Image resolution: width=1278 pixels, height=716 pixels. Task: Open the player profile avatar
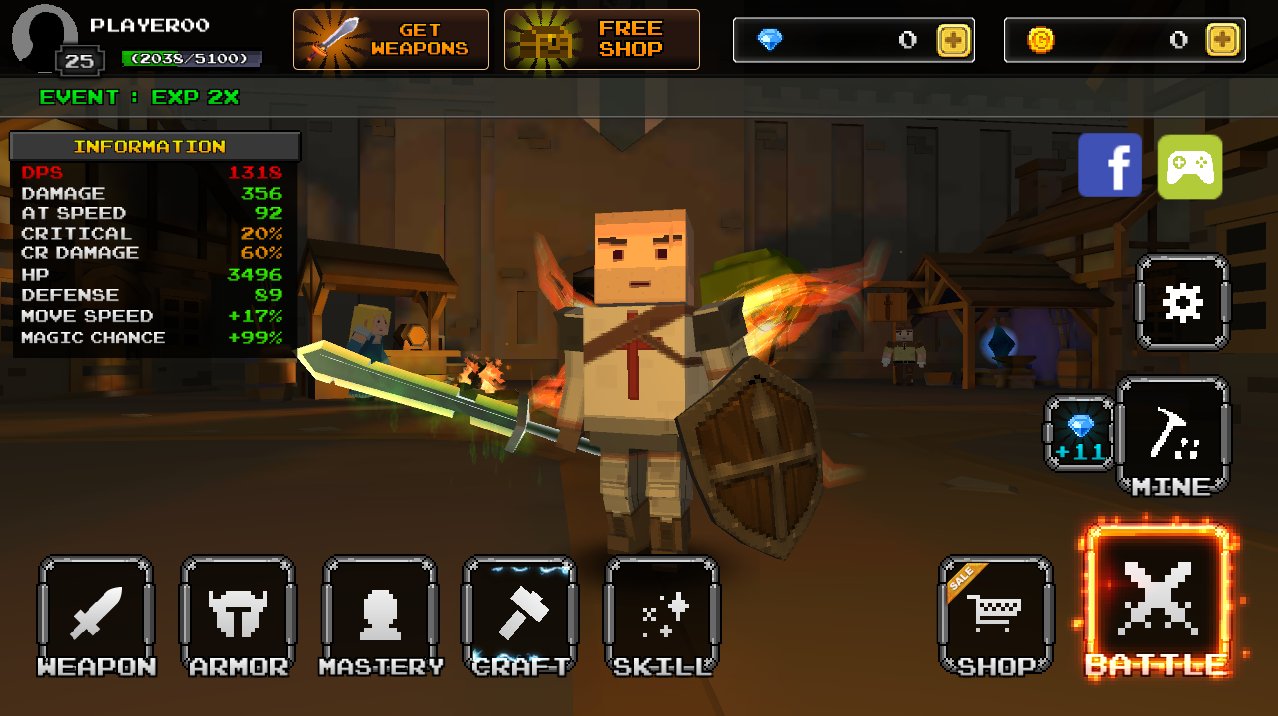point(45,38)
